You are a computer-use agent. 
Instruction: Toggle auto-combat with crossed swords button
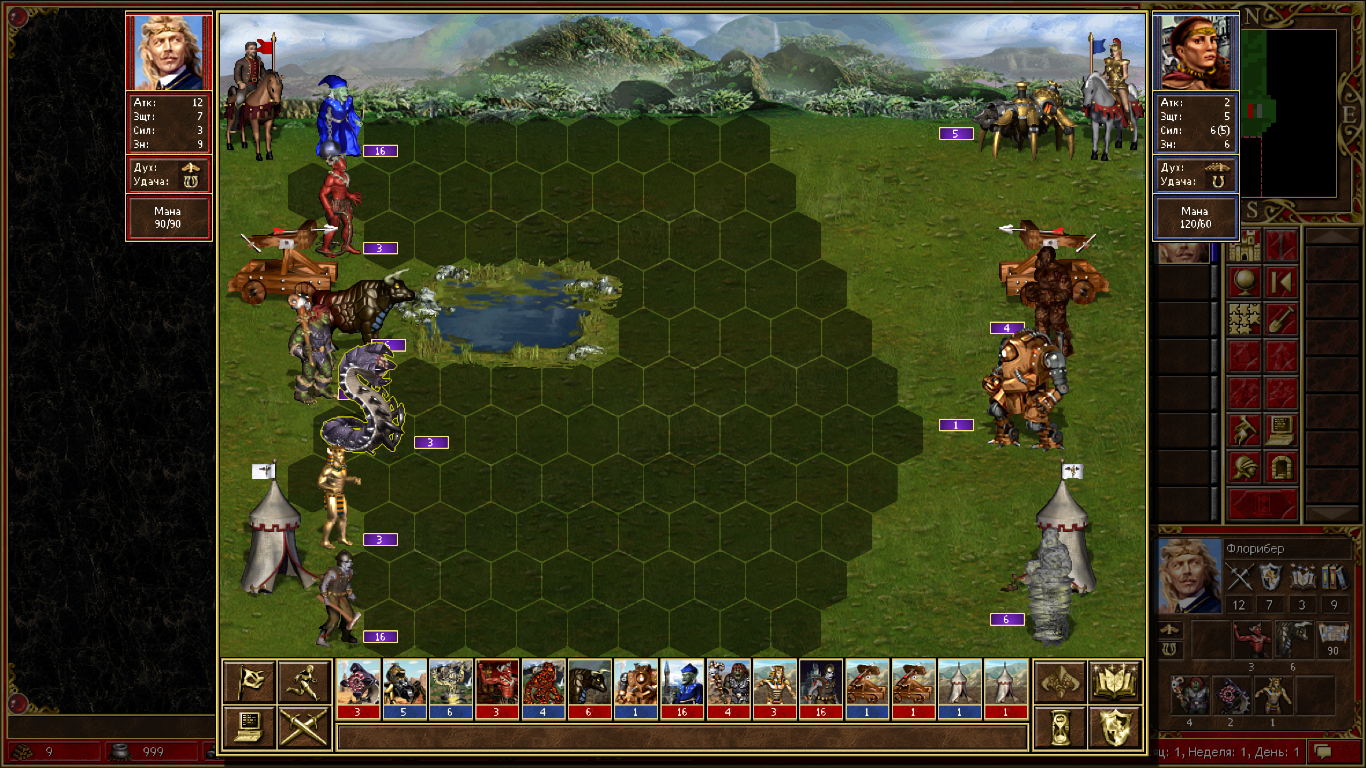pos(304,727)
